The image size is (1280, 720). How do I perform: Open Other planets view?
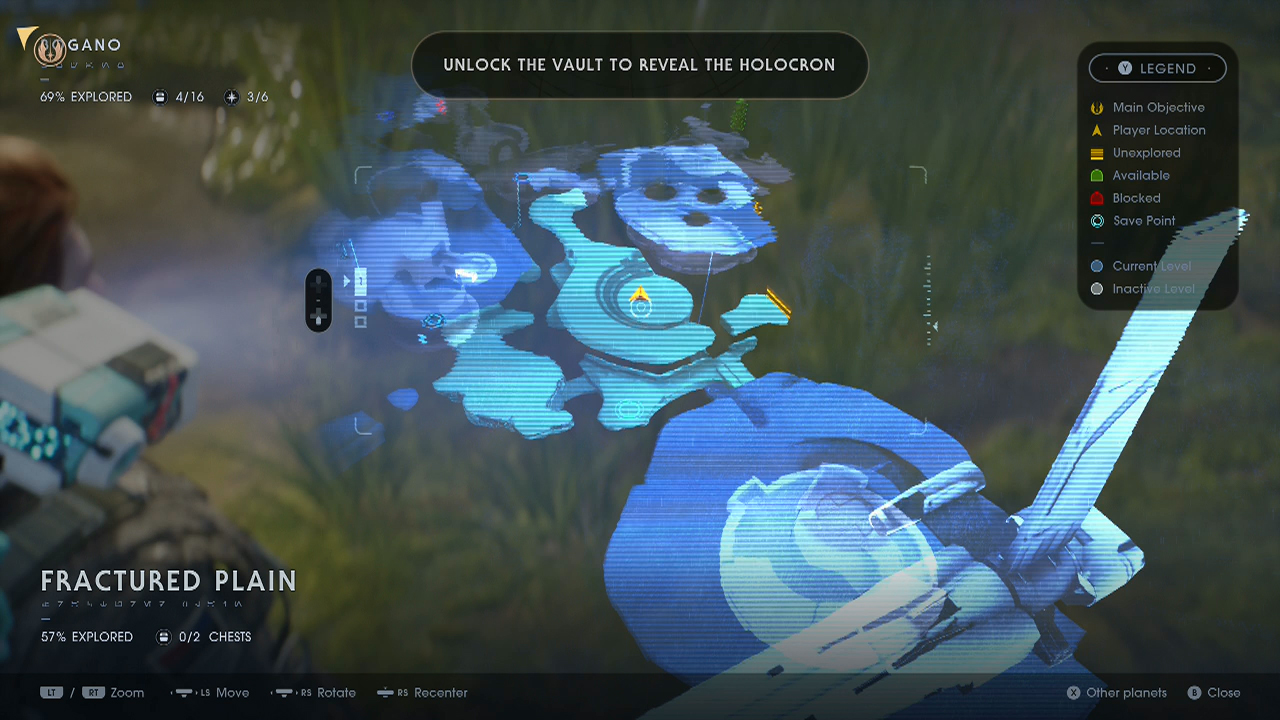pyautogui.click(x=1117, y=692)
